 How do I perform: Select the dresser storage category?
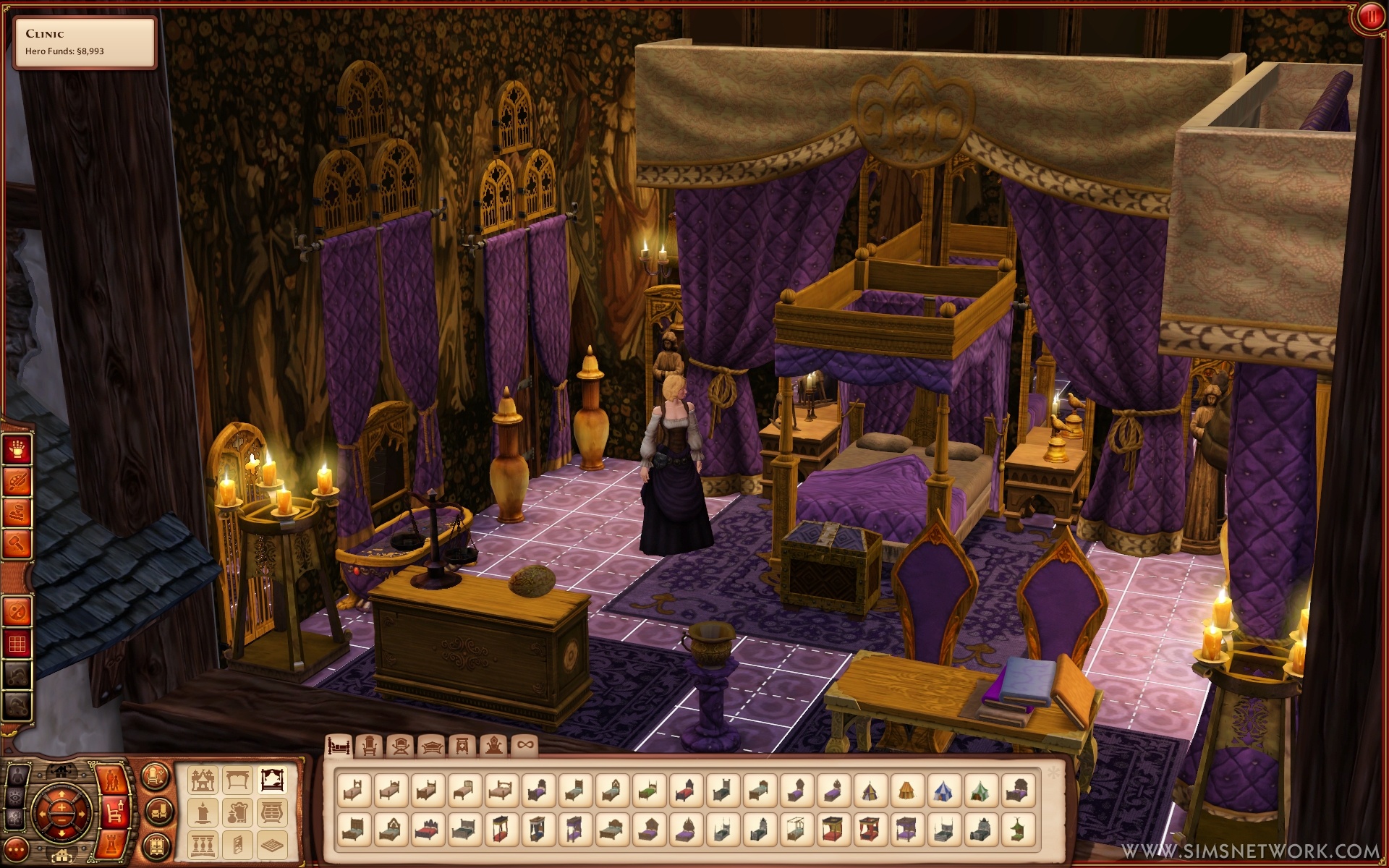(271, 812)
